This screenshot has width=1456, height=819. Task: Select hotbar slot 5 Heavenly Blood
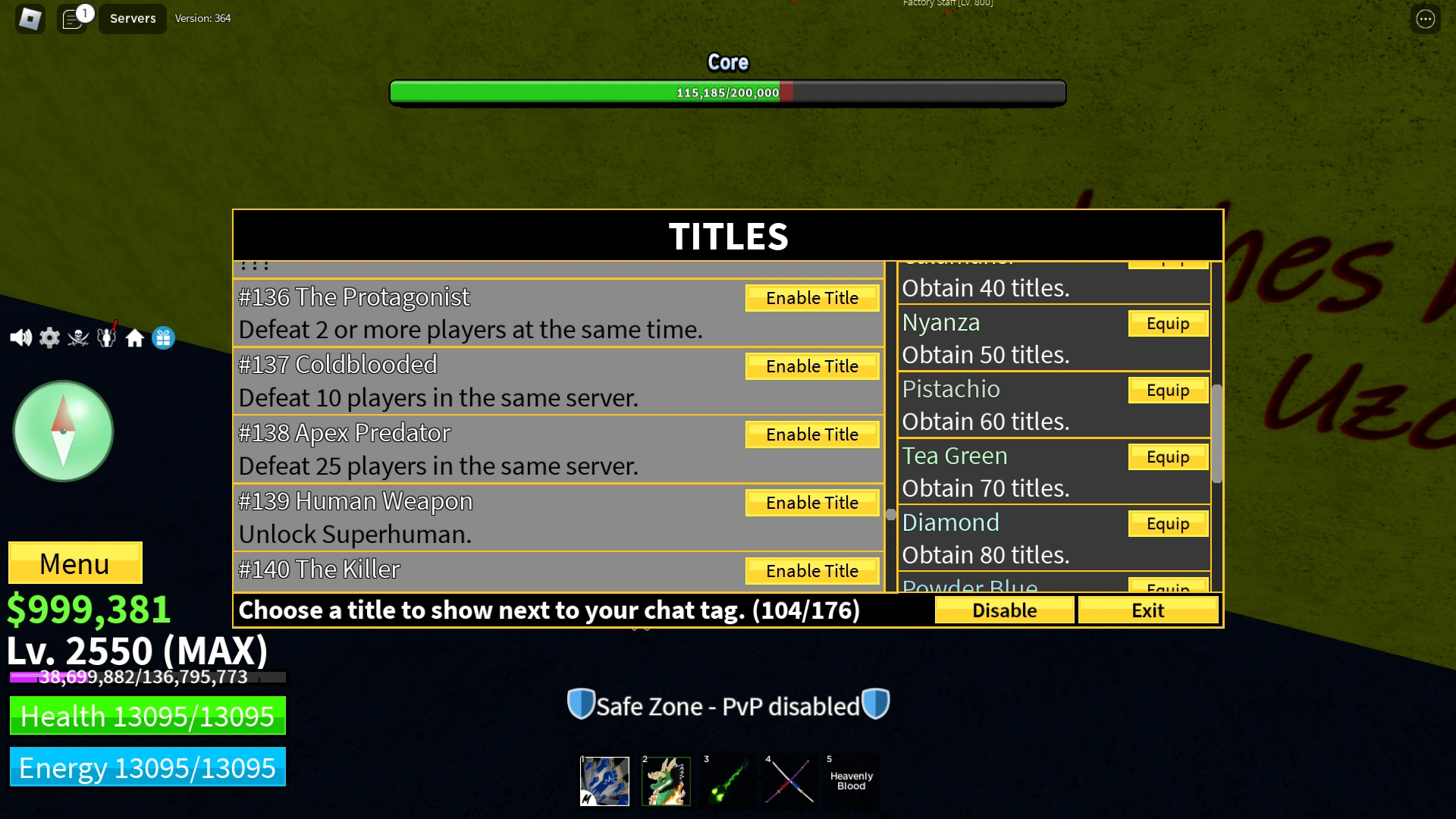851,780
